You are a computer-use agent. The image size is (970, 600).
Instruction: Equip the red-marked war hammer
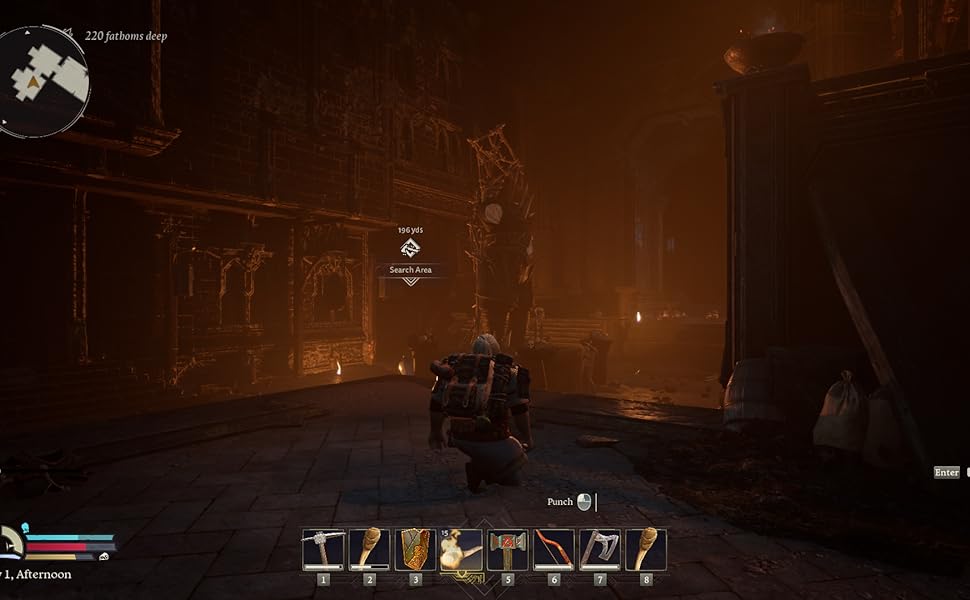pos(507,549)
